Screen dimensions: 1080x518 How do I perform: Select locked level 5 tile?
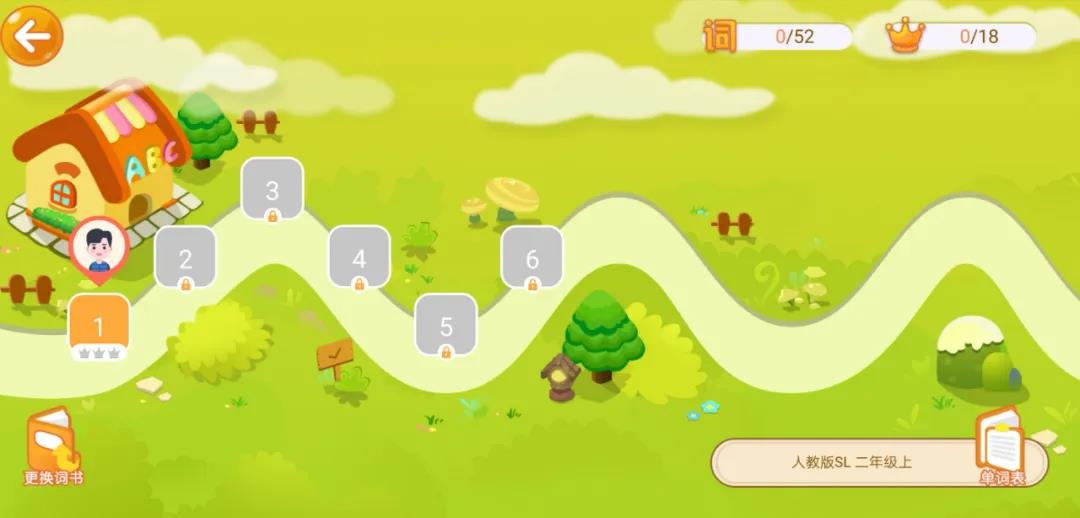(446, 325)
